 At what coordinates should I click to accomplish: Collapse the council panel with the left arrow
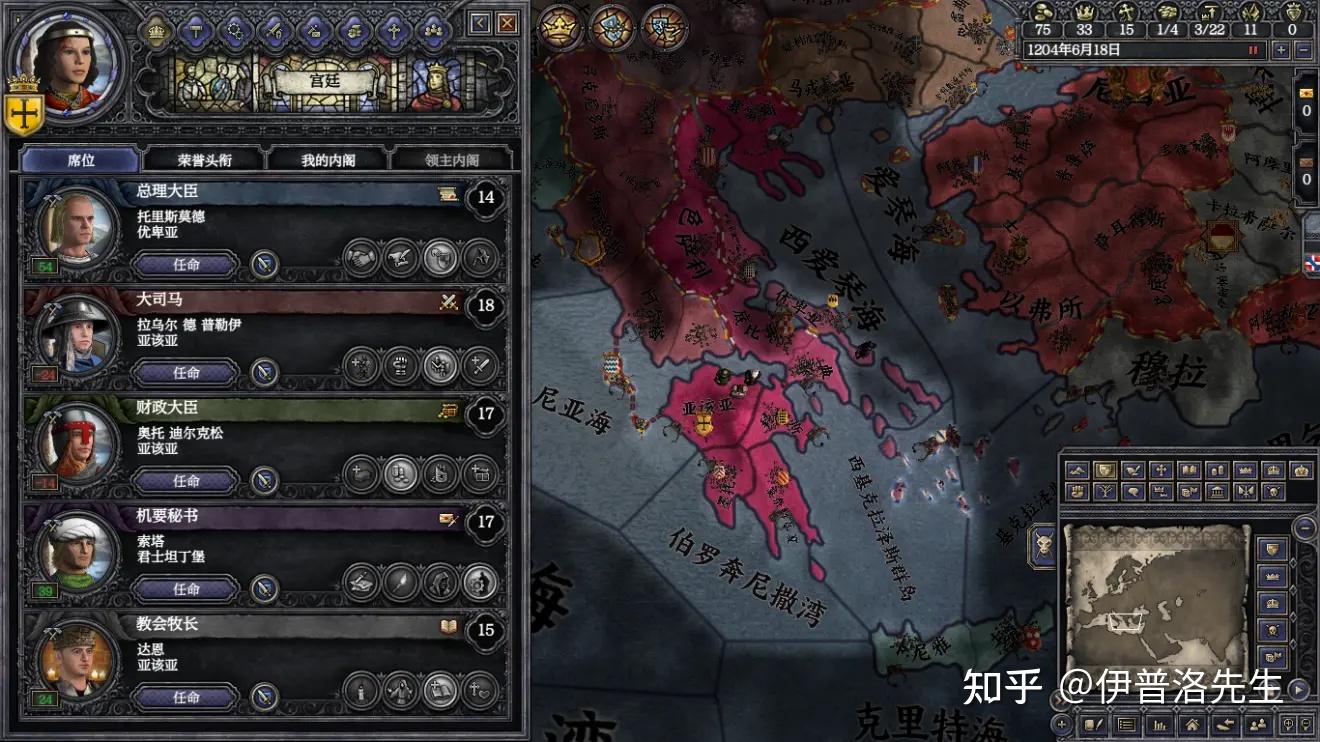(x=478, y=22)
